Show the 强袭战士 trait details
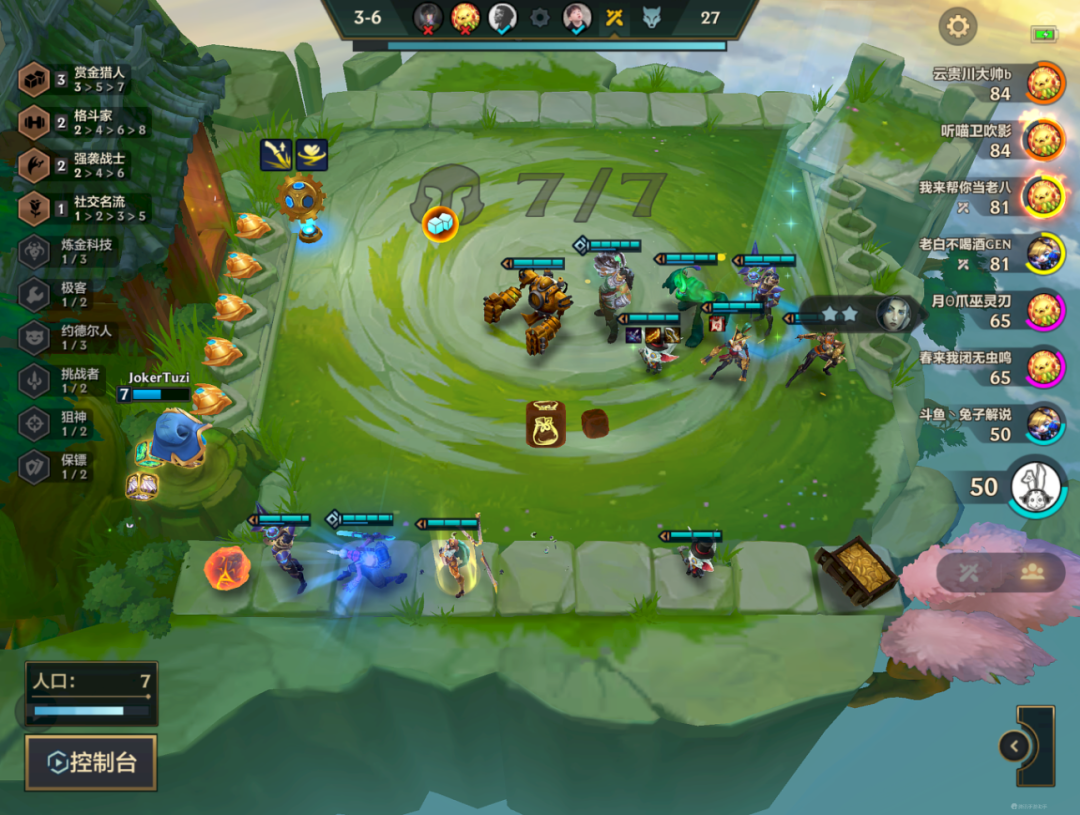 click(85, 165)
